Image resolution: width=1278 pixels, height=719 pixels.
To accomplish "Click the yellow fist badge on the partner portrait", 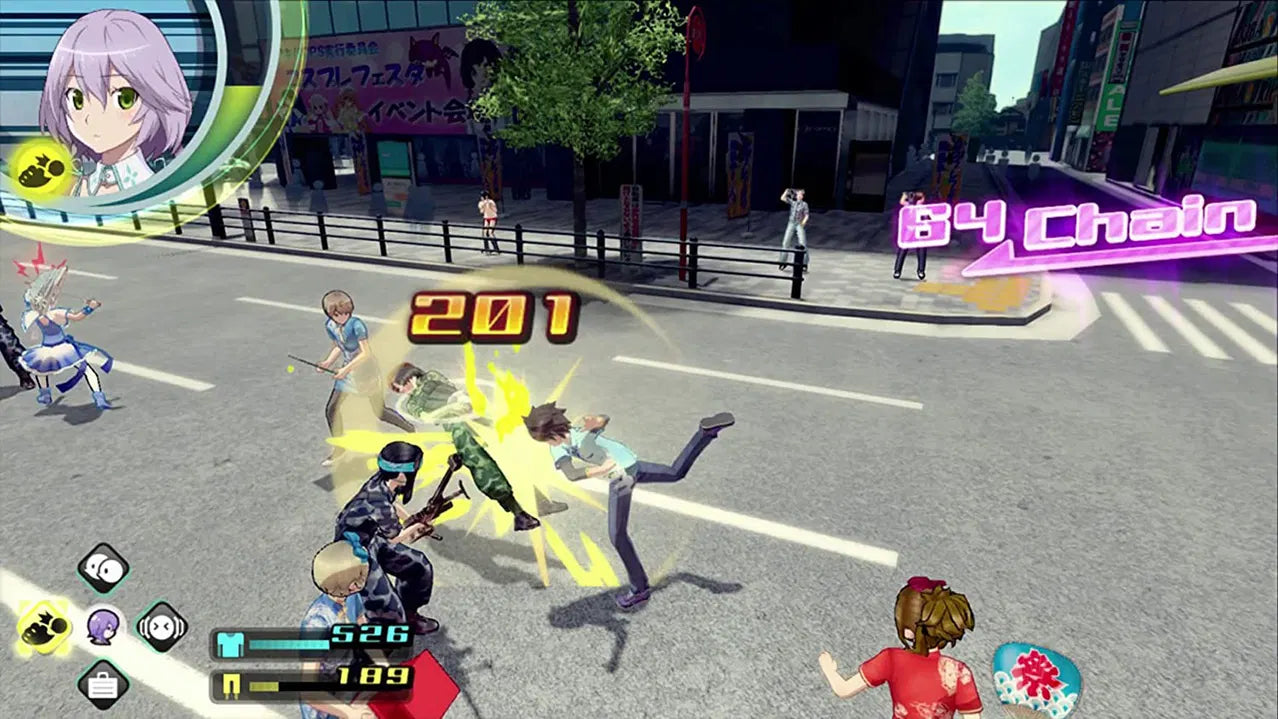I will coord(42,168).
